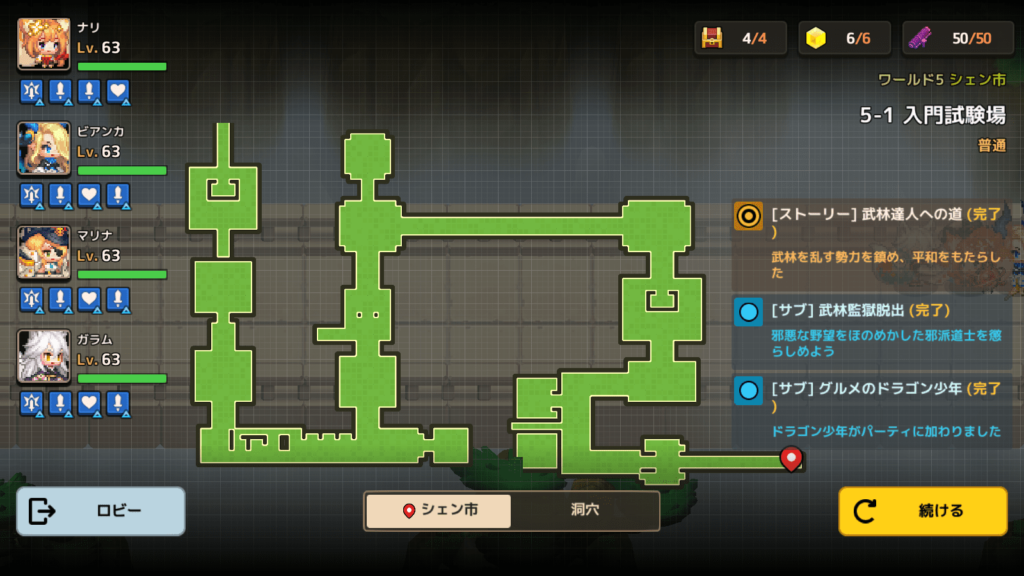Return to lobby with ロビー button
1024x576 pixels.
coord(101,511)
